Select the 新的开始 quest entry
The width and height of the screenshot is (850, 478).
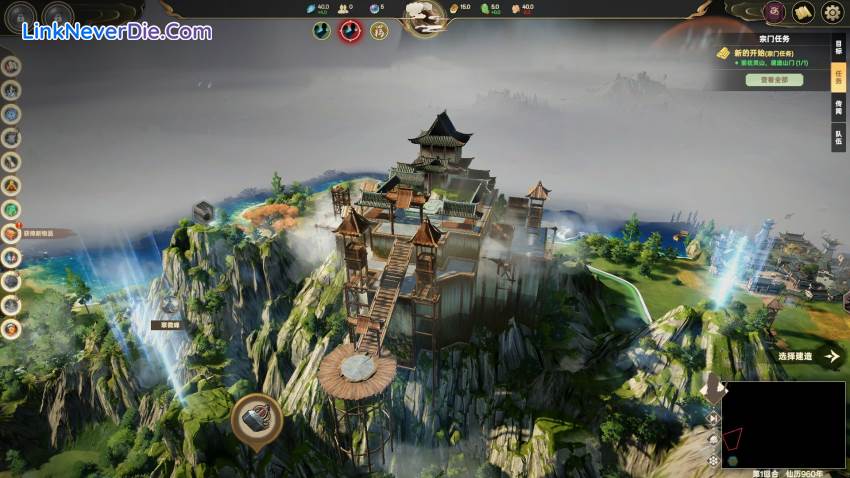[x=764, y=53]
